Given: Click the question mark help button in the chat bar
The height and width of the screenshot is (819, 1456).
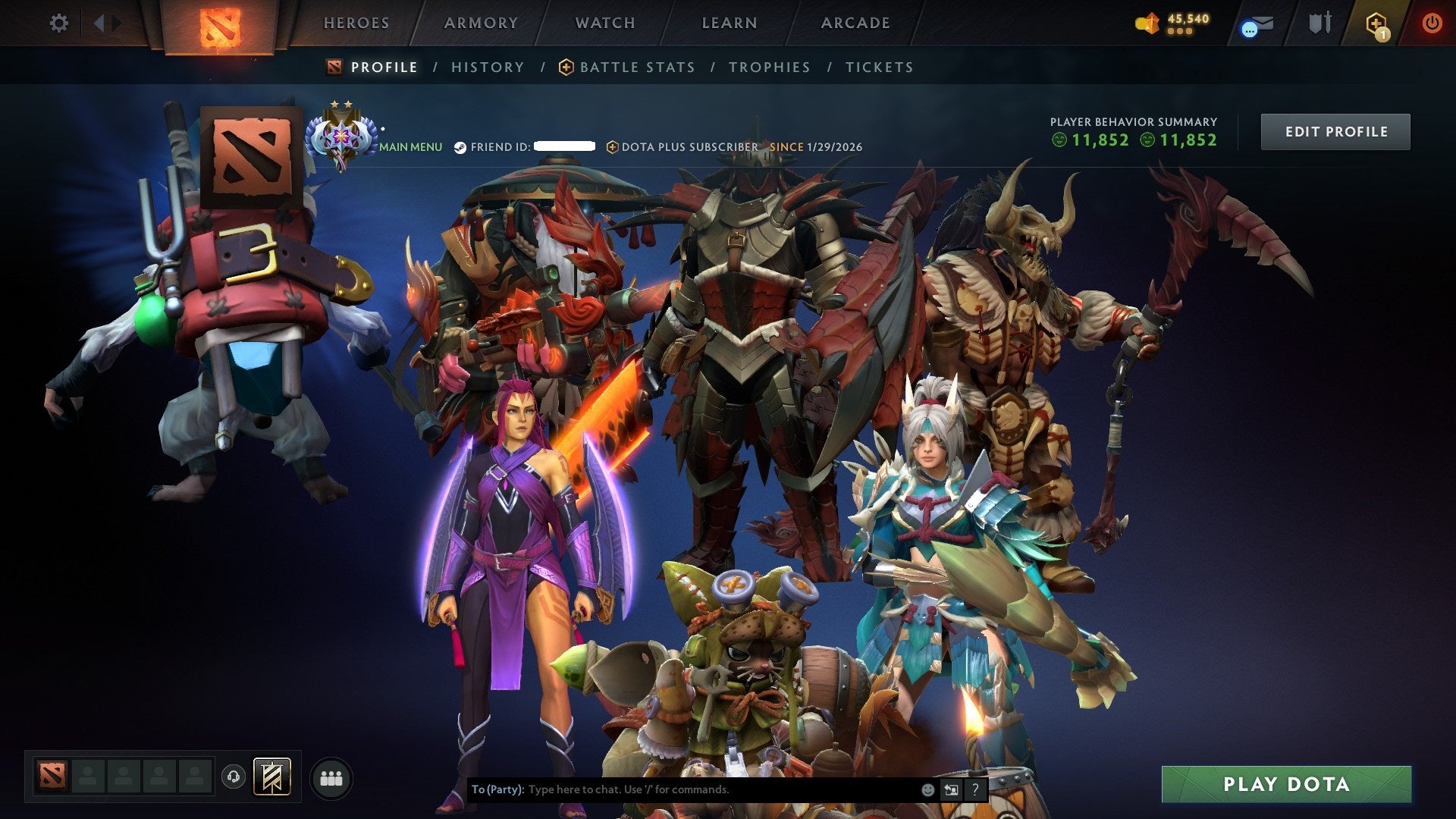Looking at the screenshot, I should tap(975, 789).
